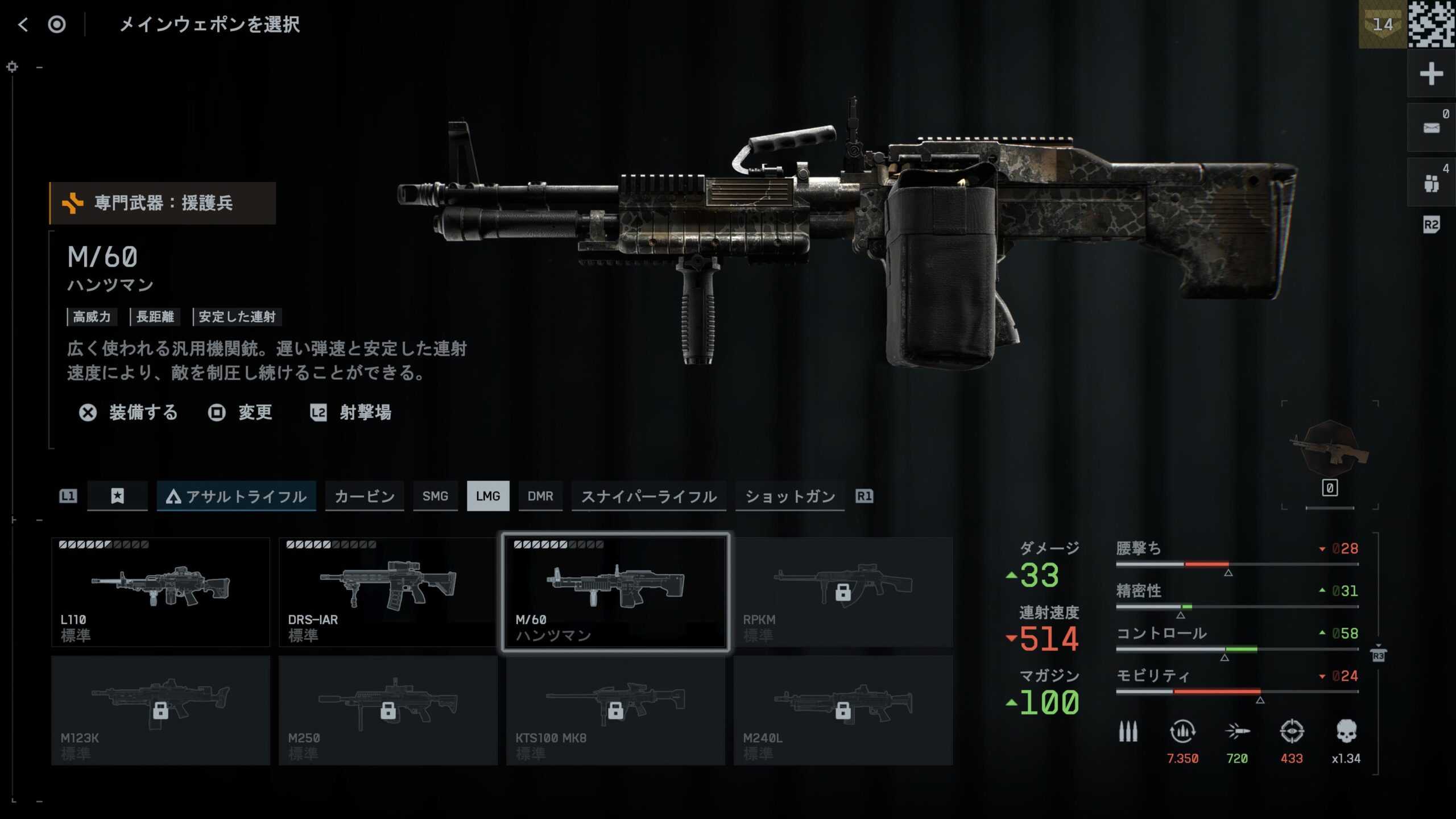The width and height of the screenshot is (1456, 819).
Task: Switch to the アサルトライフル tab
Action: (x=237, y=497)
